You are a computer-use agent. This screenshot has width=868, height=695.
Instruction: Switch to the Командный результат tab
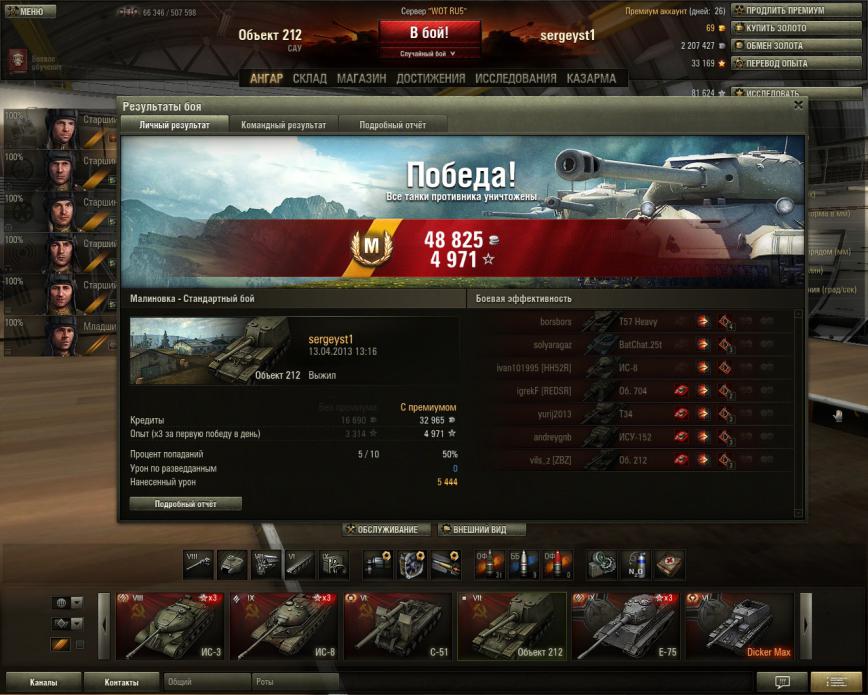pos(283,125)
